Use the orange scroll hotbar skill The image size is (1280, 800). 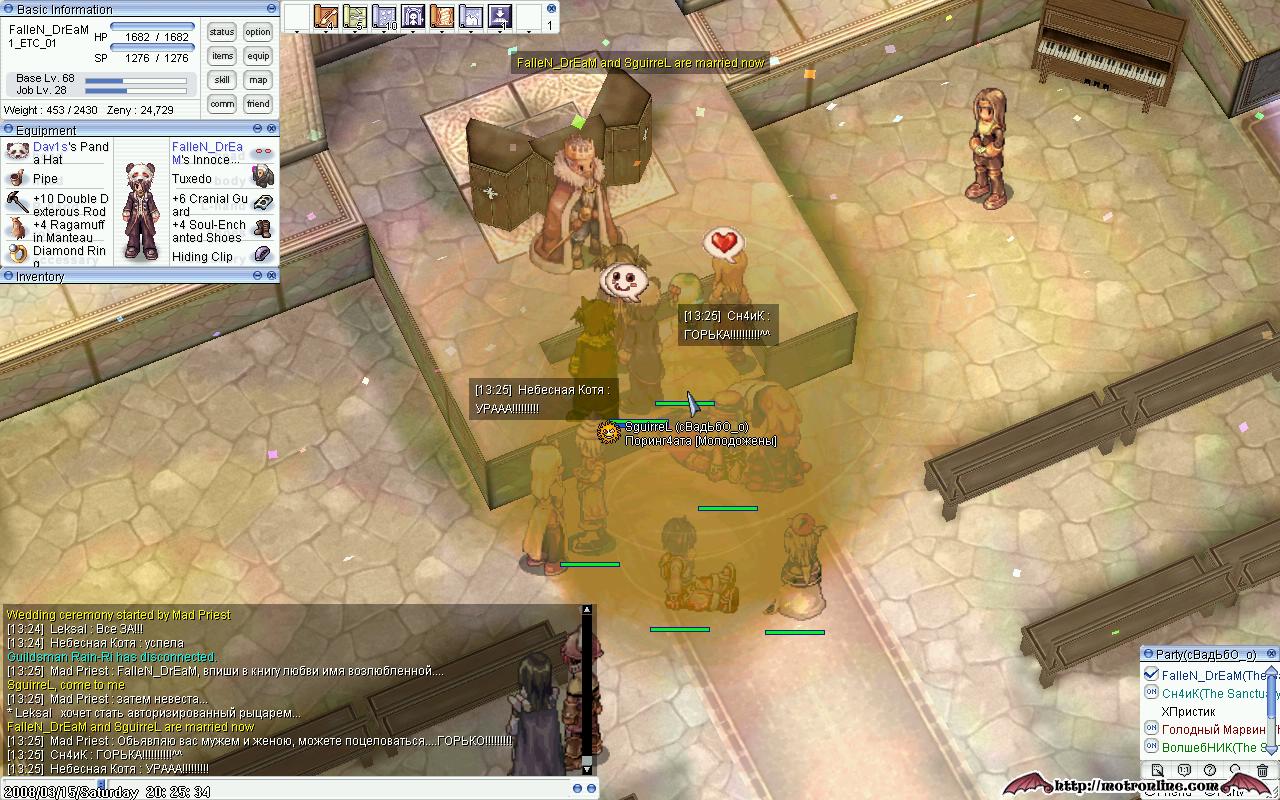click(326, 17)
